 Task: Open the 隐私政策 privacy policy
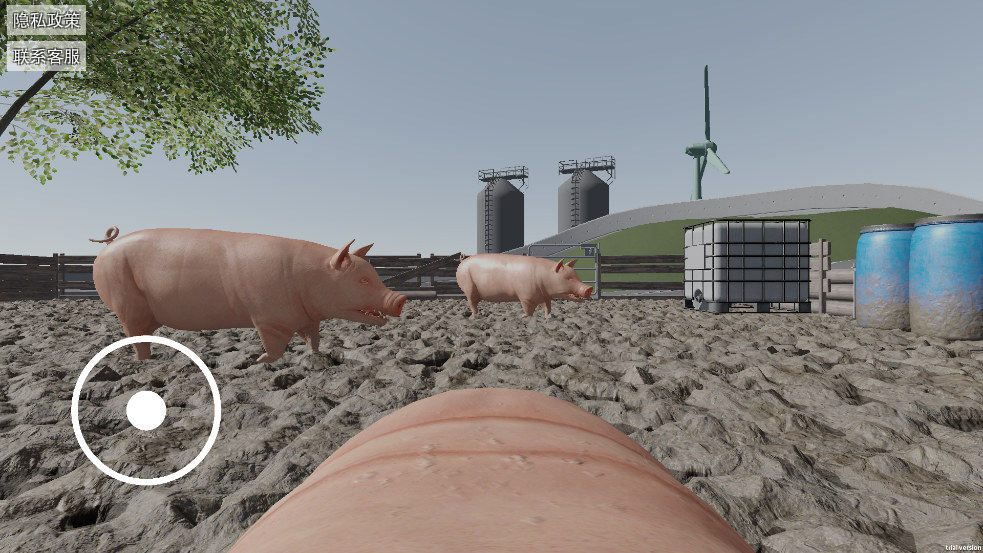[x=46, y=21]
